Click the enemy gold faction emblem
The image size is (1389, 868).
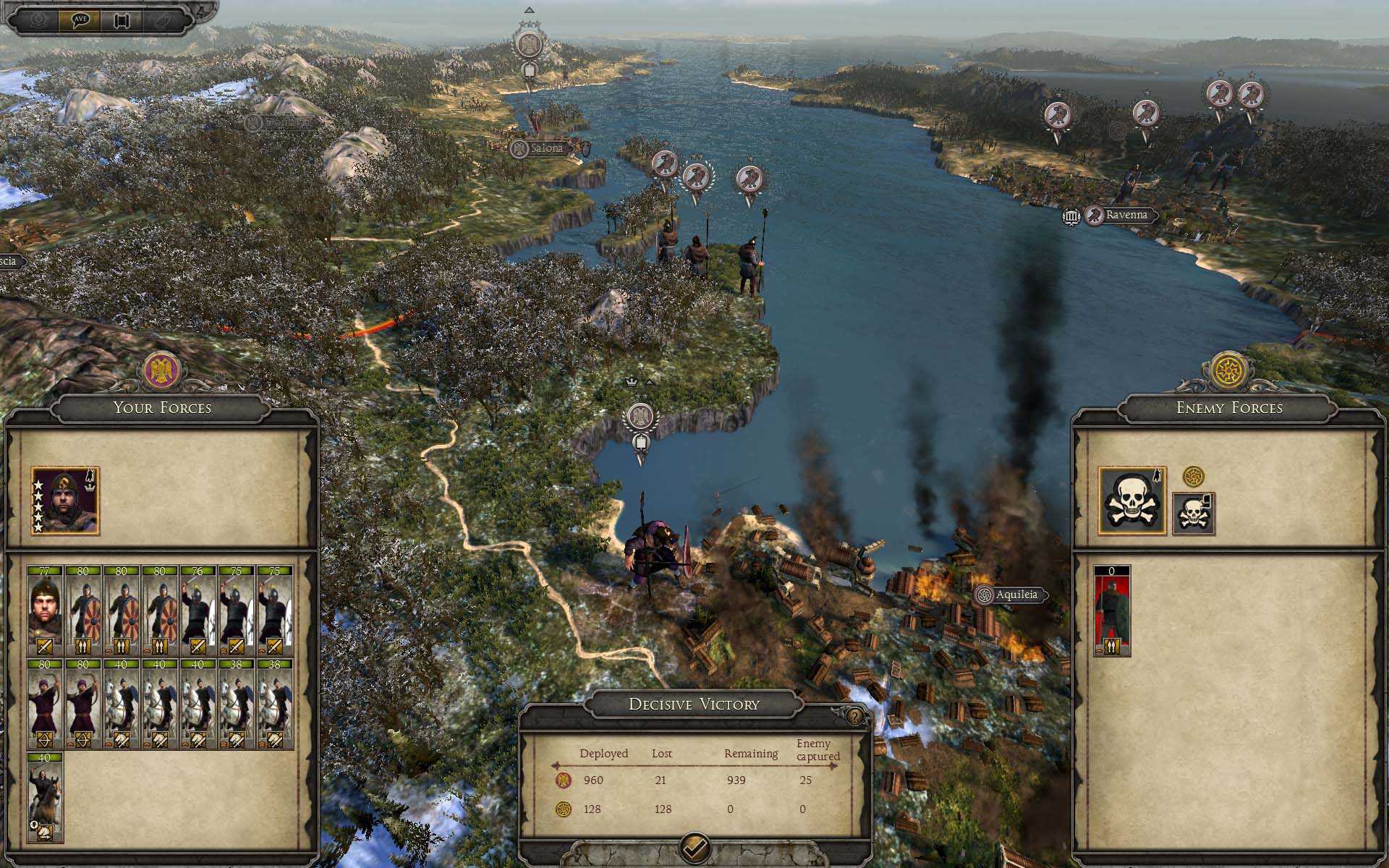pyautogui.click(x=1228, y=370)
